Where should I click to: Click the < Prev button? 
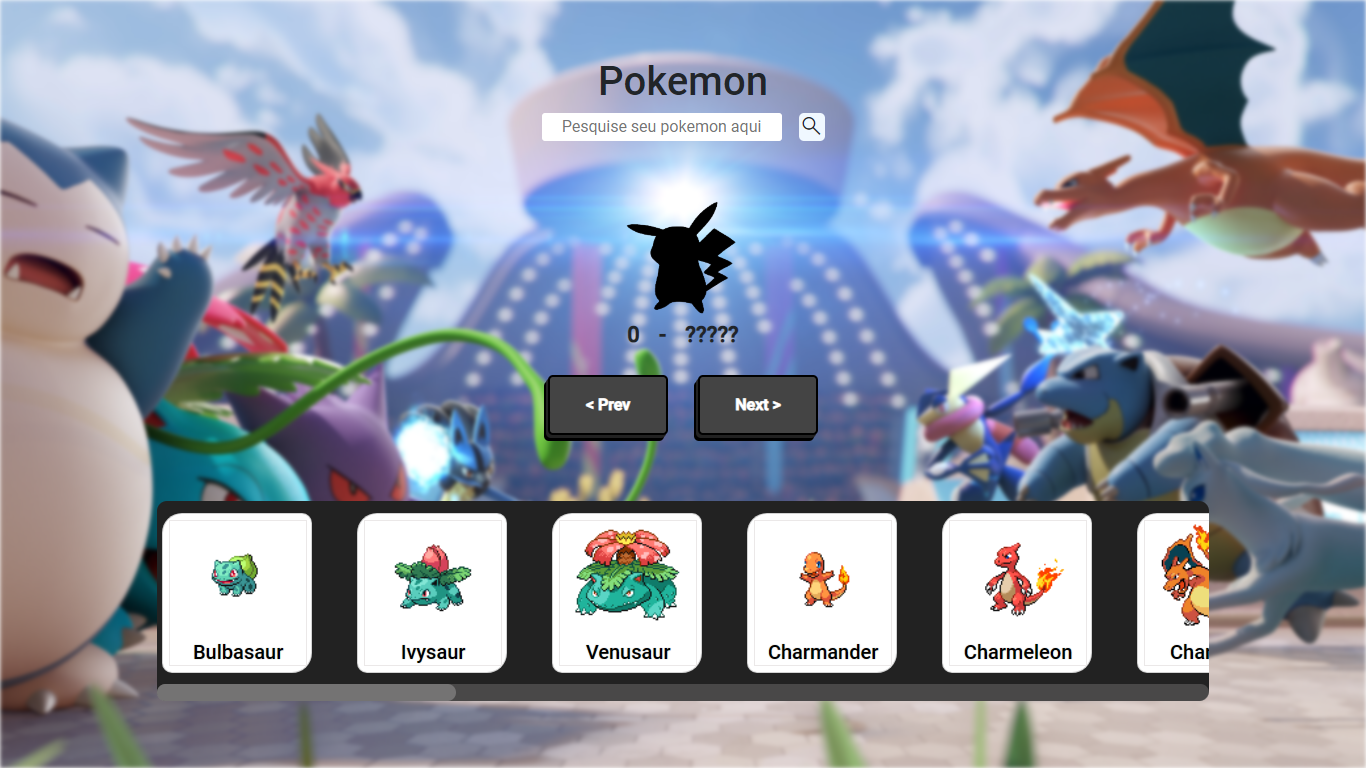pos(605,405)
